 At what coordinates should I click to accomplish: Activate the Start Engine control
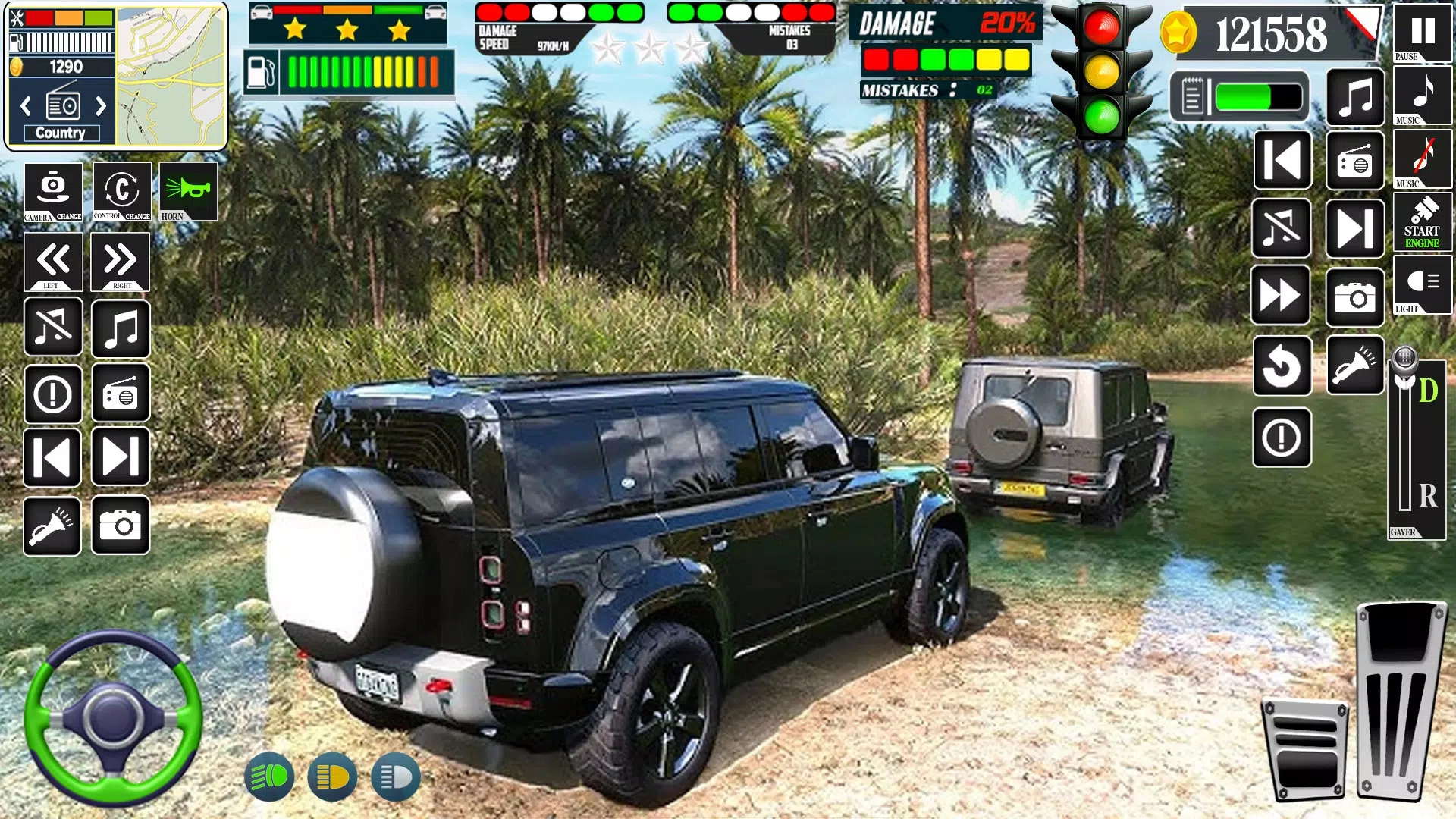[1423, 224]
